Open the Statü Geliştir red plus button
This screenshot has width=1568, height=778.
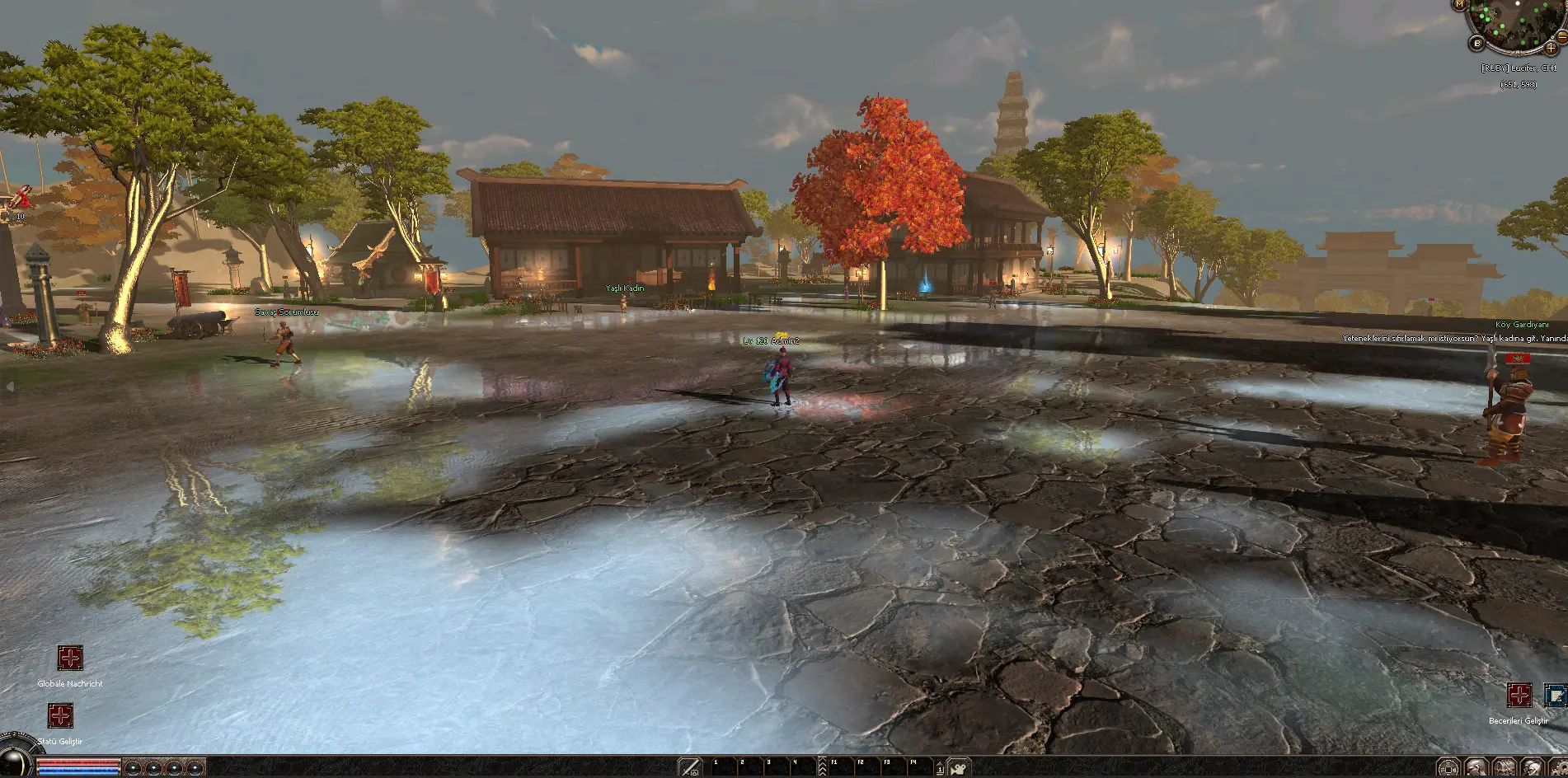(x=60, y=715)
